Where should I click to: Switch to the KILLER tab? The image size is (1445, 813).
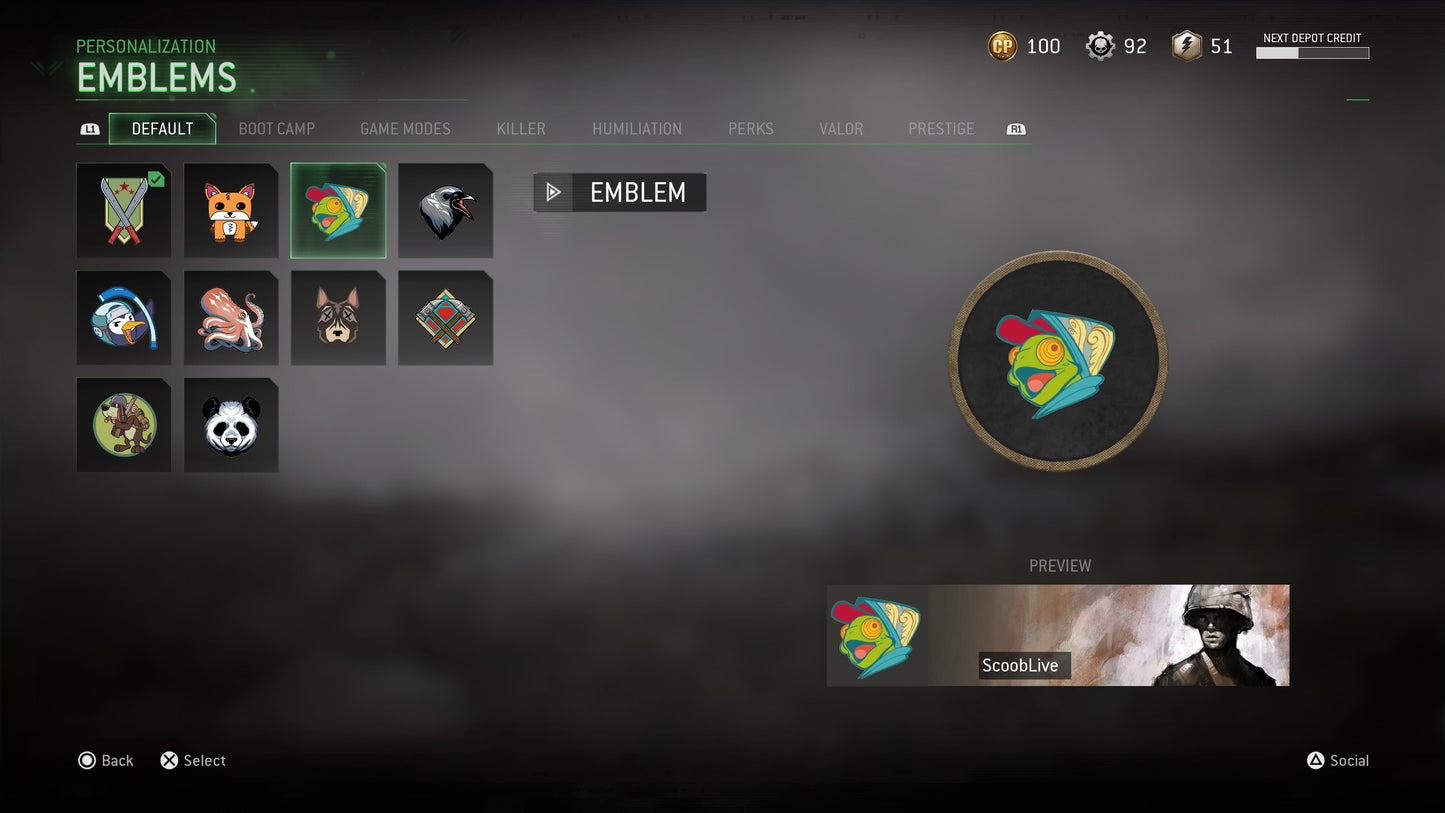click(520, 129)
